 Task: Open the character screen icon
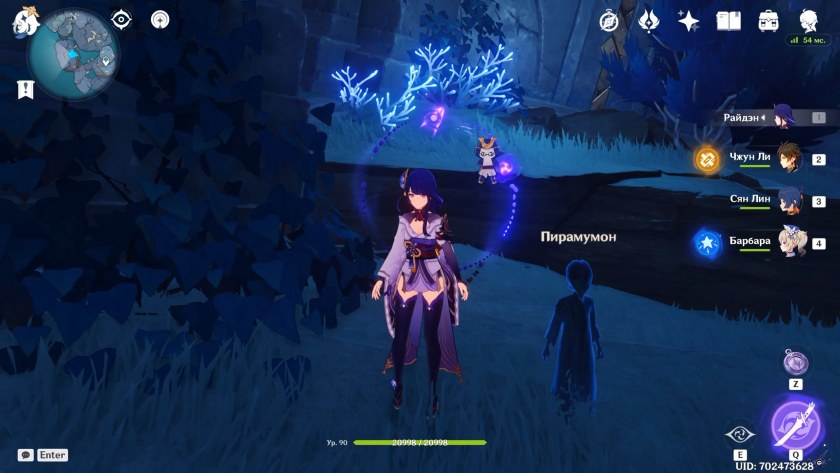808,20
